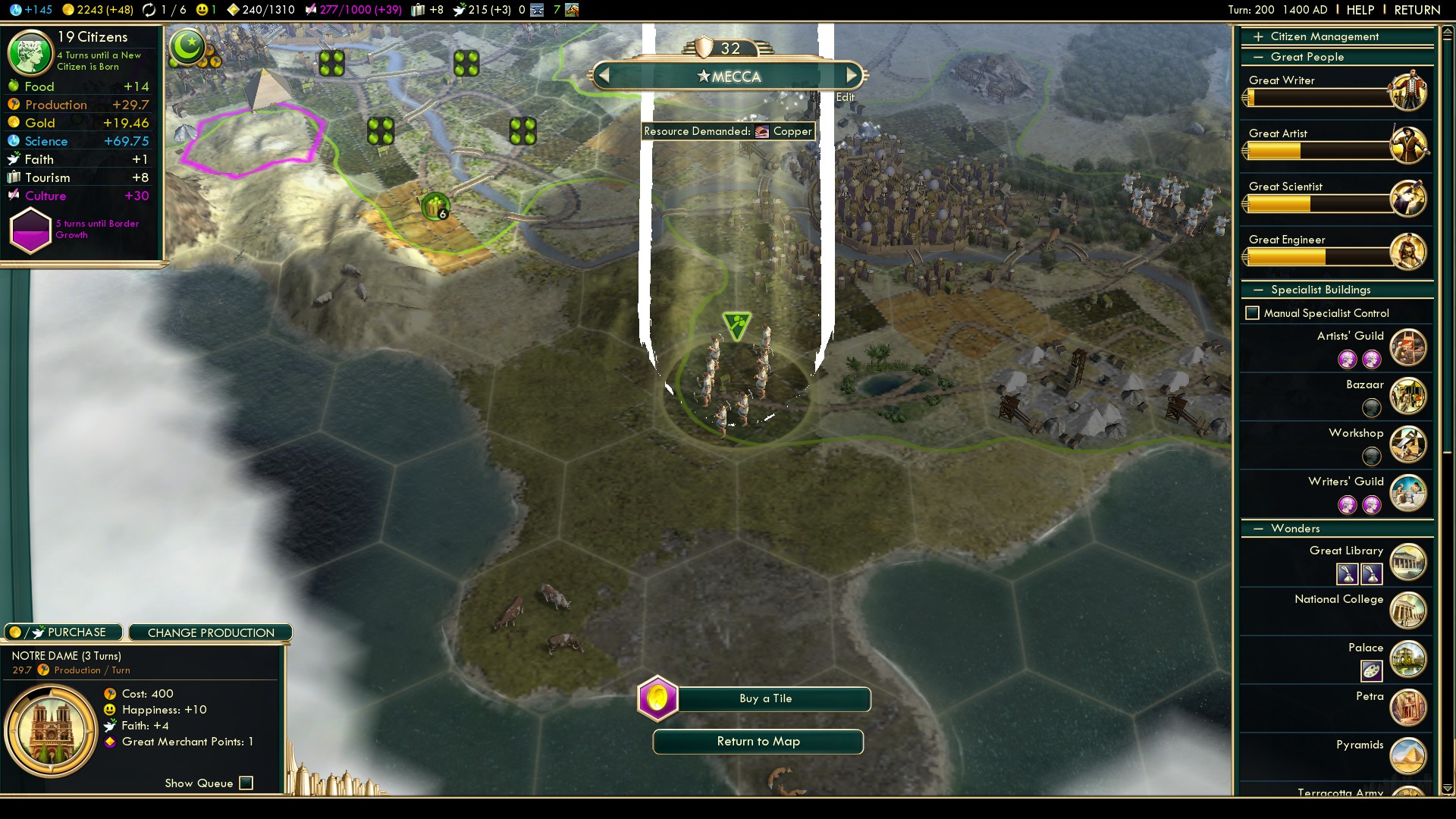The width and height of the screenshot is (1456, 819).
Task: Click RETURN in the top bar
Action: (1417, 10)
